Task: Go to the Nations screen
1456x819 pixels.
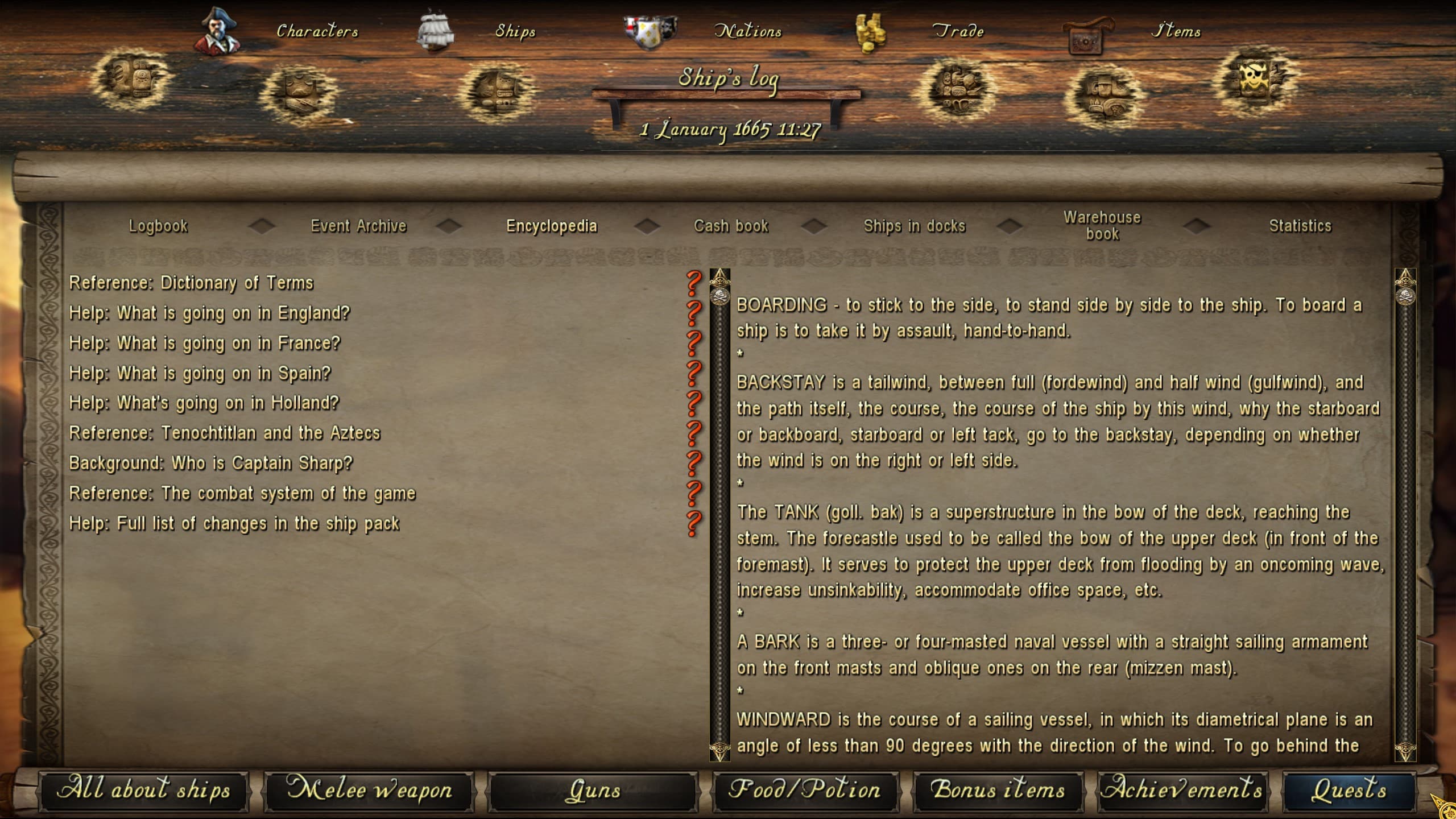Action: pyautogui.click(x=747, y=31)
